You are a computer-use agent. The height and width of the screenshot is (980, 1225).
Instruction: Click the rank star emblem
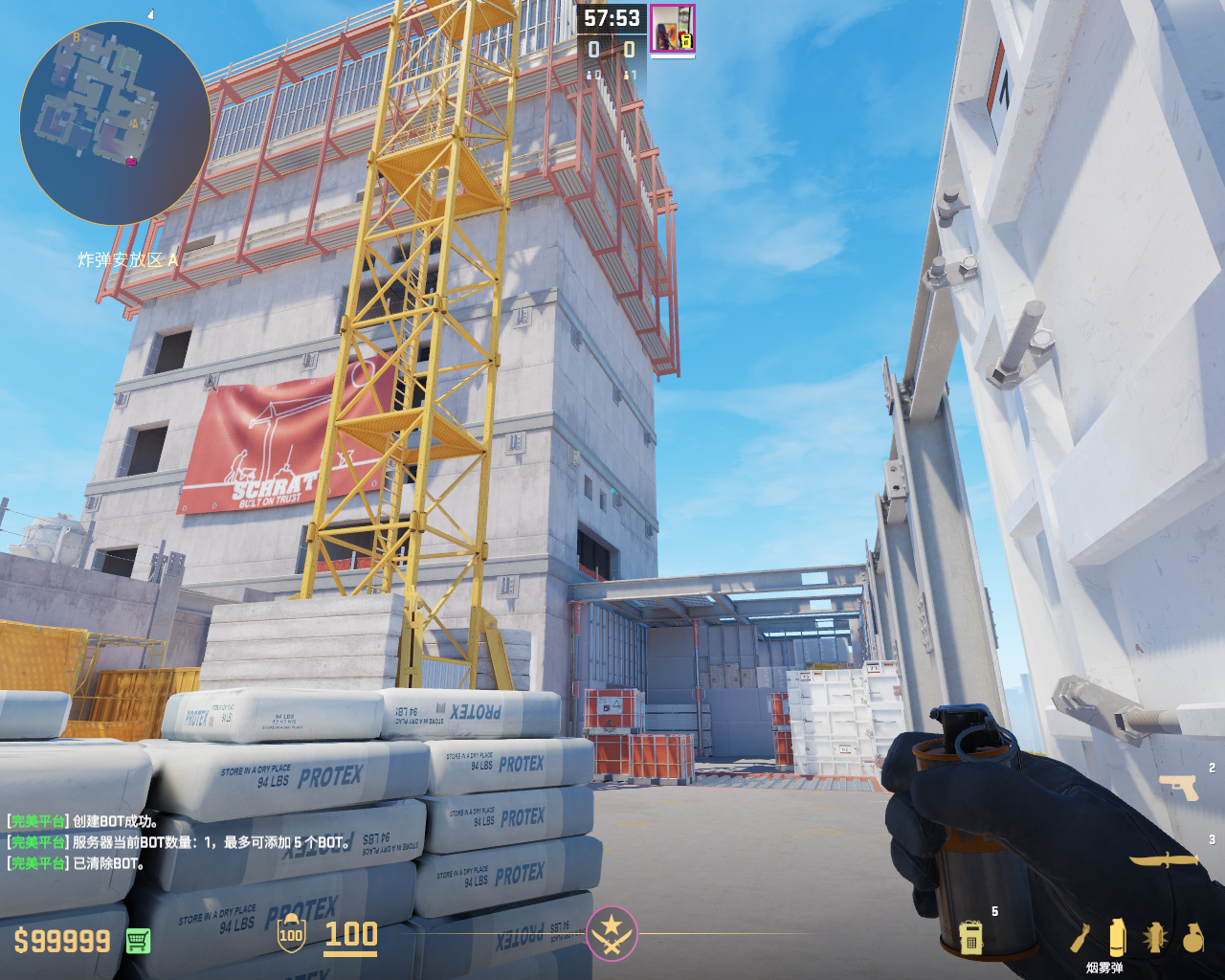pyautogui.click(x=612, y=932)
